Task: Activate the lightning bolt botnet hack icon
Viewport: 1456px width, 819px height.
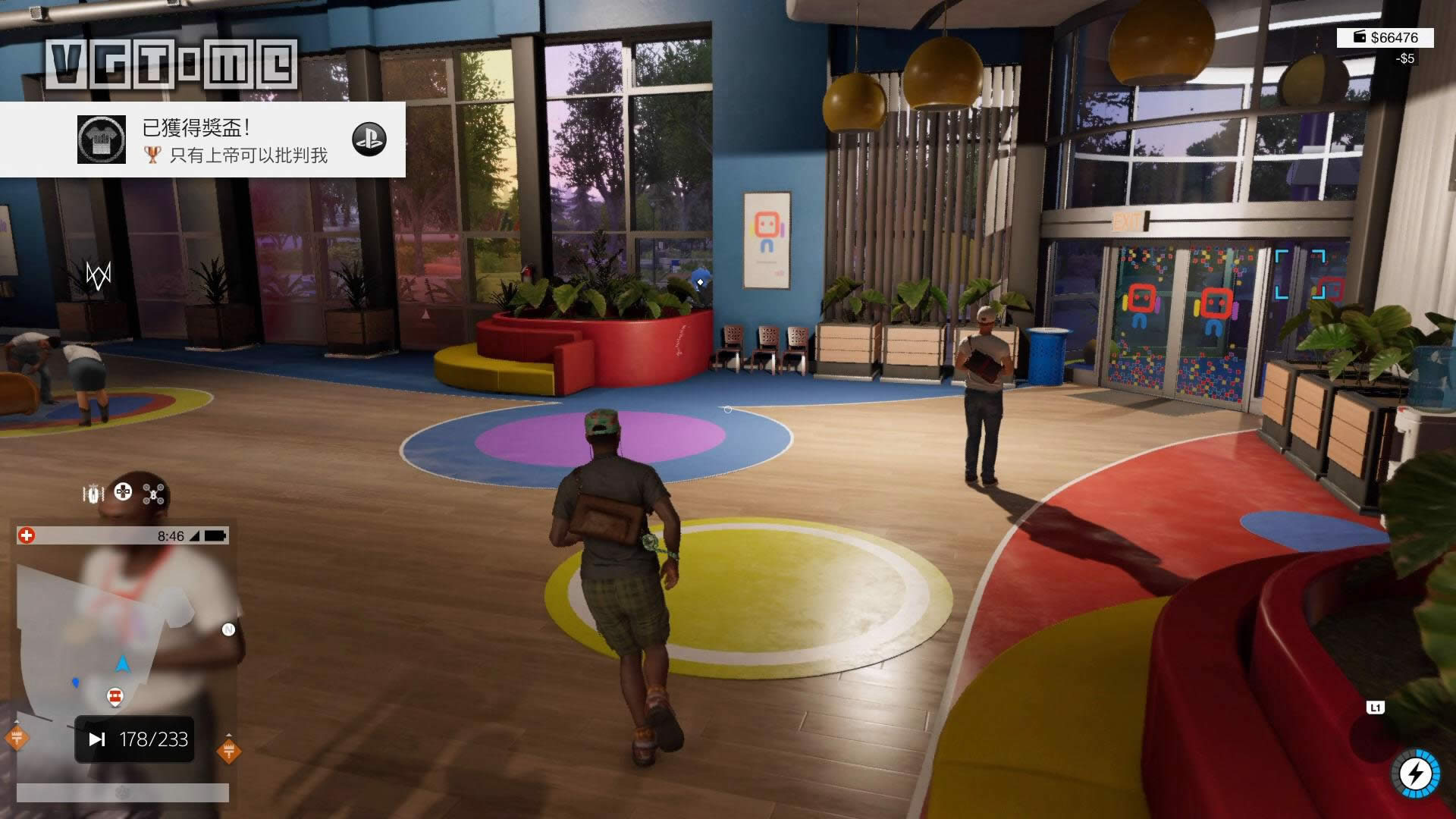Action: [1415, 773]
